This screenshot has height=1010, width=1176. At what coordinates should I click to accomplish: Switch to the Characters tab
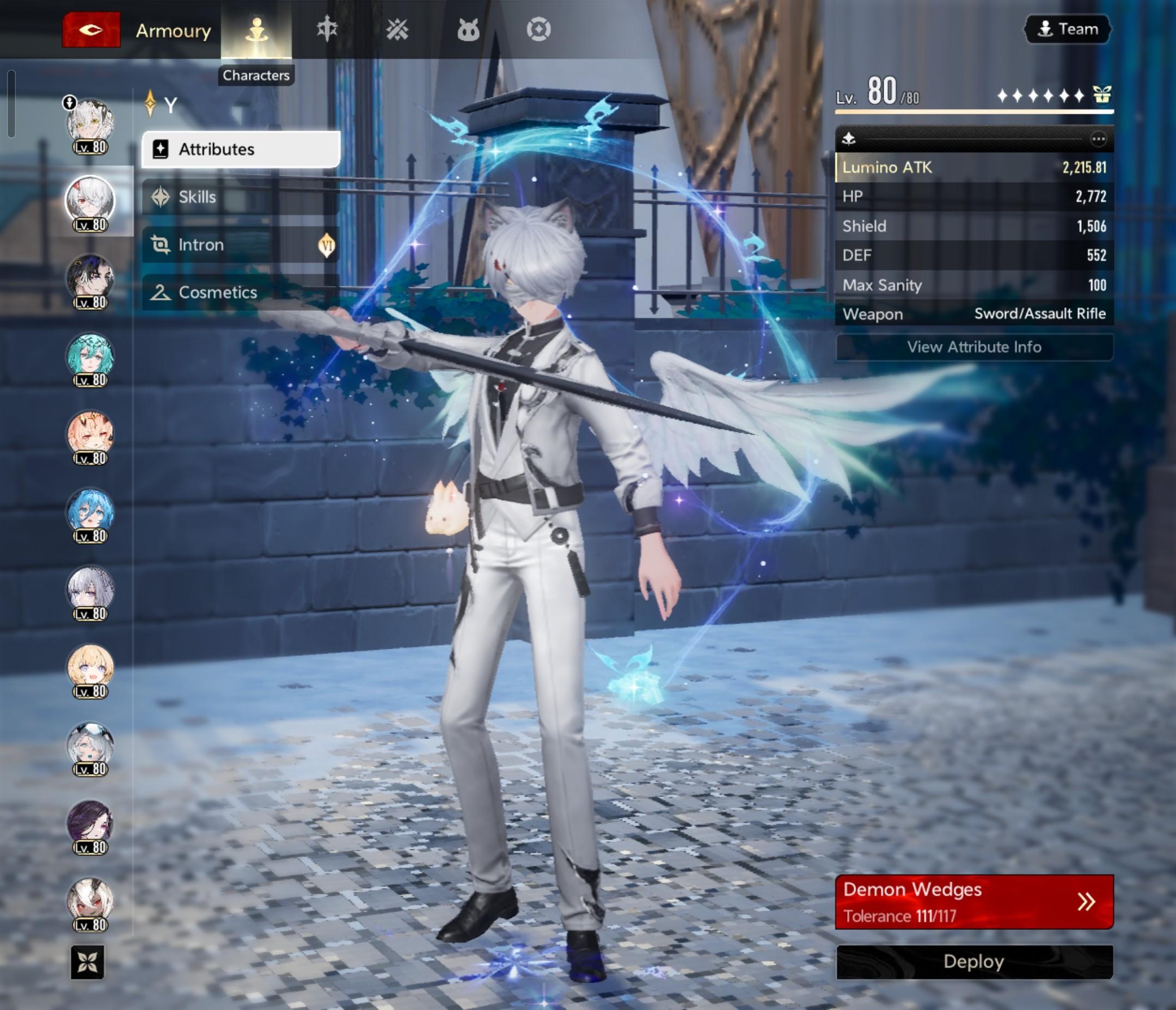pos(256,29)
